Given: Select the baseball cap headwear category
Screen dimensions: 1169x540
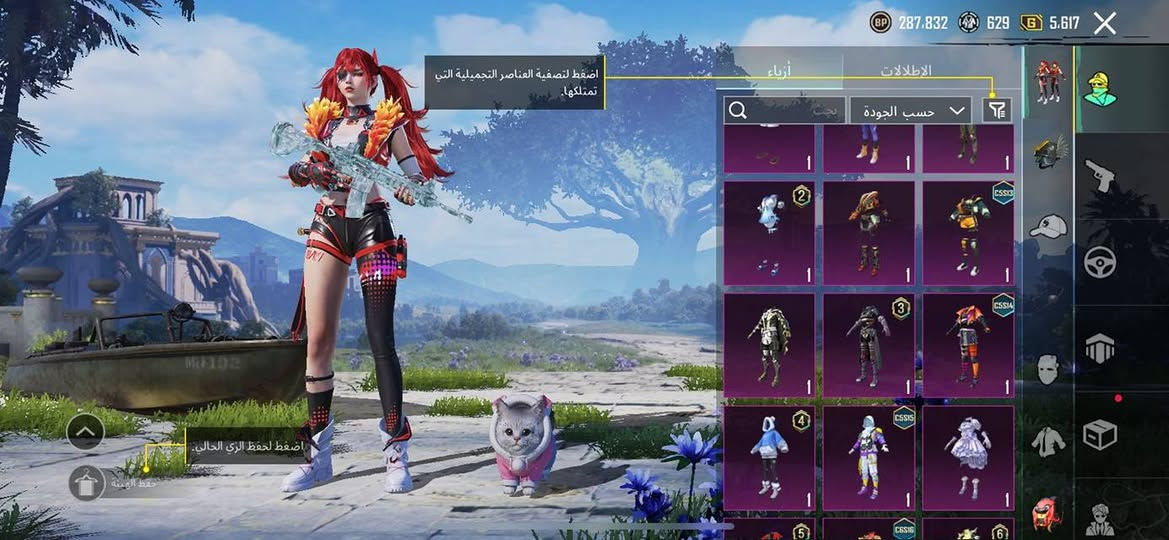Looking at the screenshot, I should 1047,227.
